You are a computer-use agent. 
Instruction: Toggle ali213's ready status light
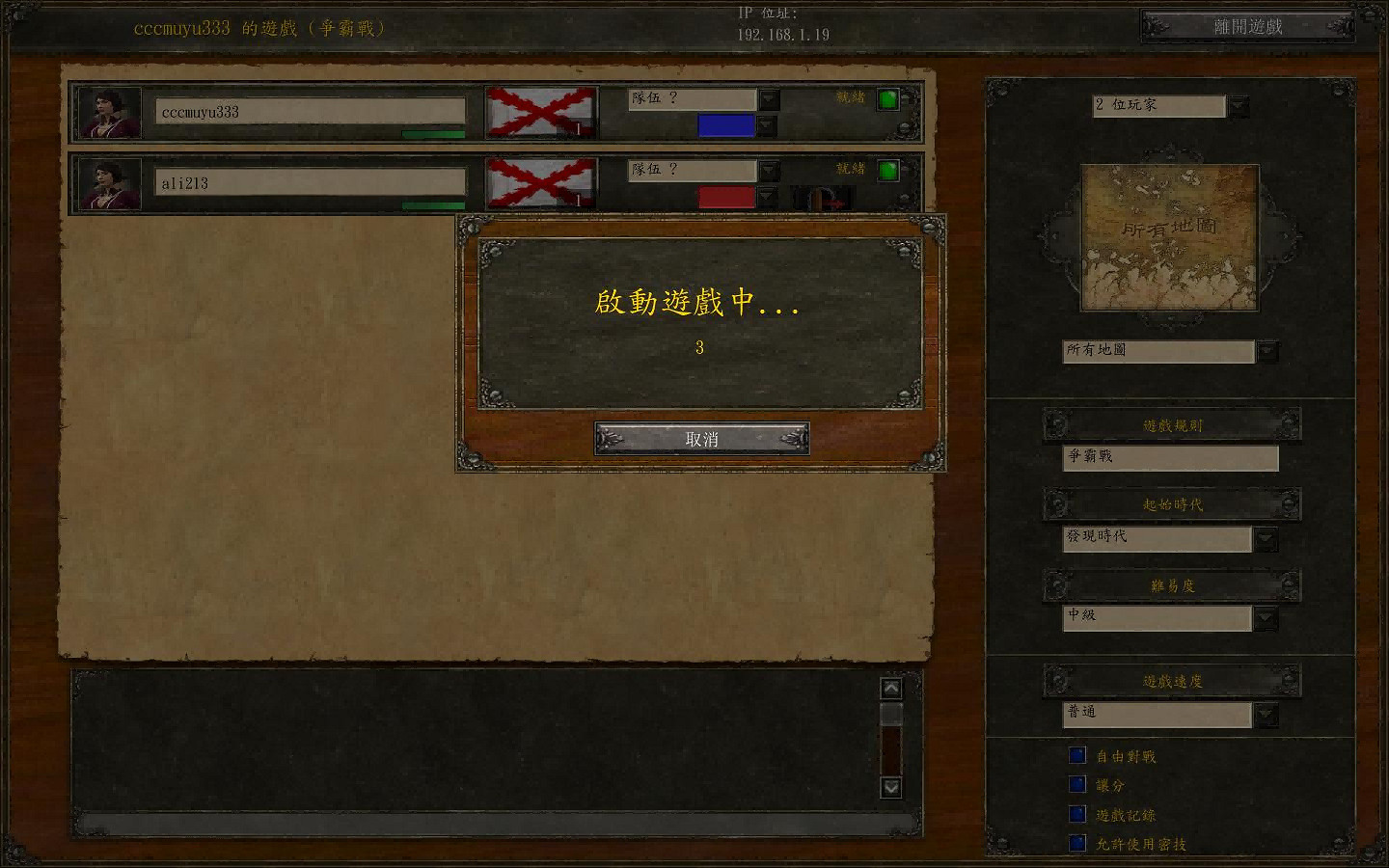(x=887, y=171)
